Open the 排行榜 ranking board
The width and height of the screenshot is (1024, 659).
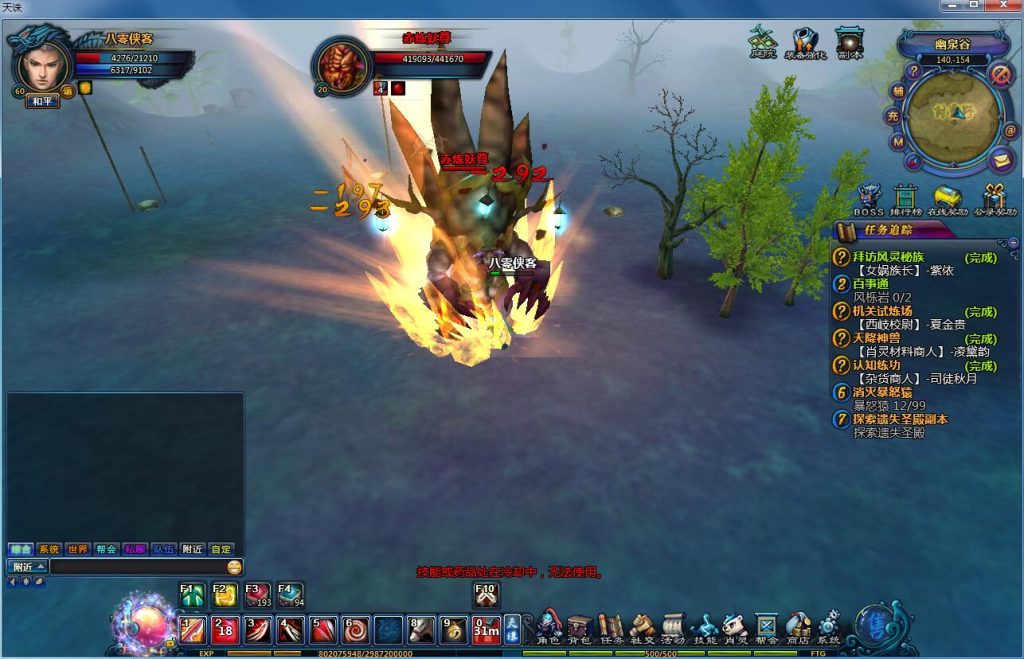(x=906, y=198)
